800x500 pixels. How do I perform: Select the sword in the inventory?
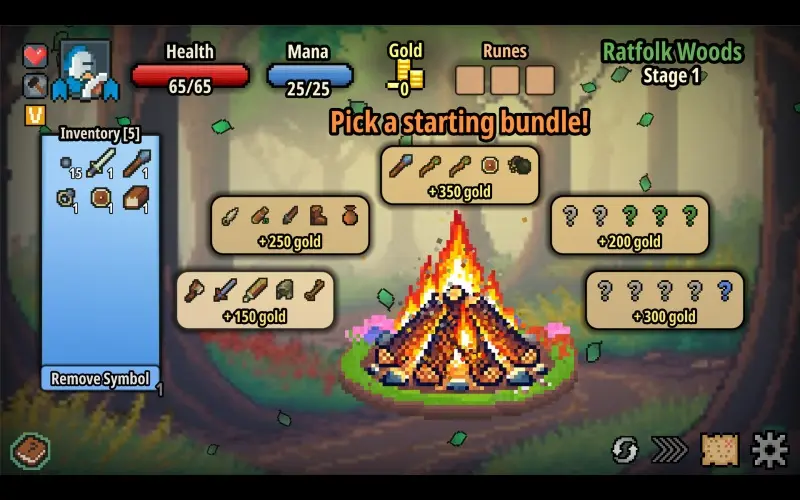[100, 164]
